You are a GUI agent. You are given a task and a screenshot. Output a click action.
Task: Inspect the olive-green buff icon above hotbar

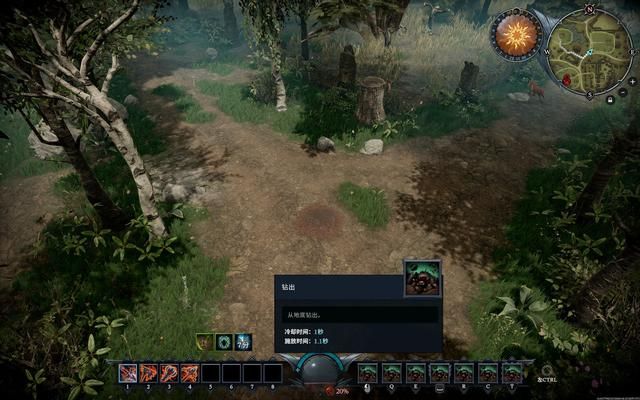coord(204,342)
